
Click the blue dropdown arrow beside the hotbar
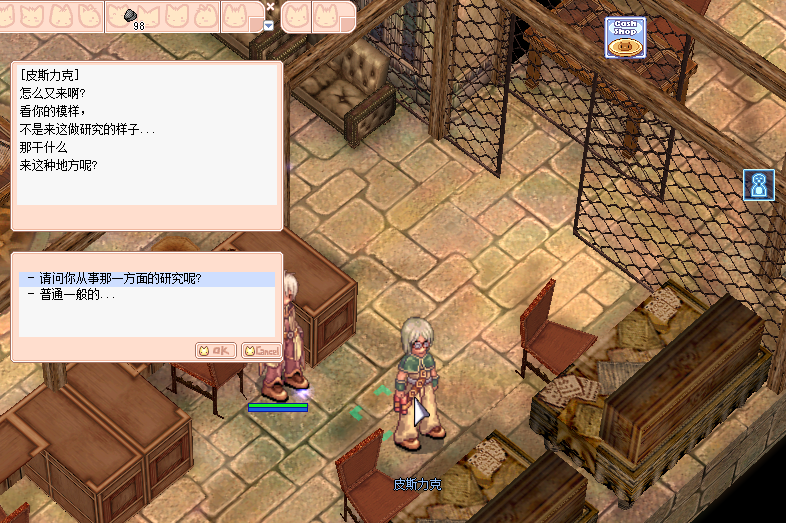click(x=268, y=25)
